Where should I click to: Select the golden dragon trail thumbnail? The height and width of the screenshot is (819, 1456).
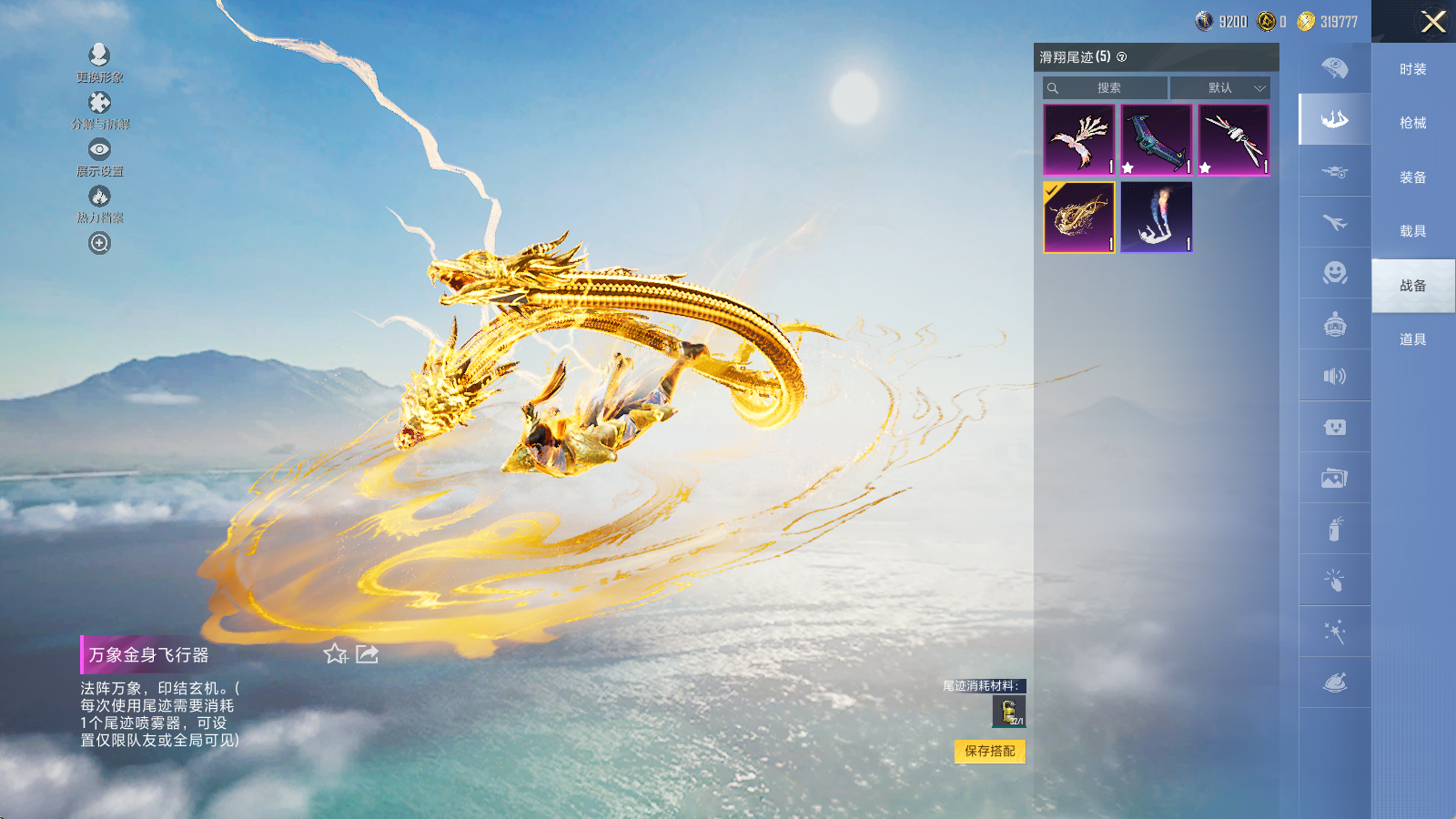(x=1079, y=217)
